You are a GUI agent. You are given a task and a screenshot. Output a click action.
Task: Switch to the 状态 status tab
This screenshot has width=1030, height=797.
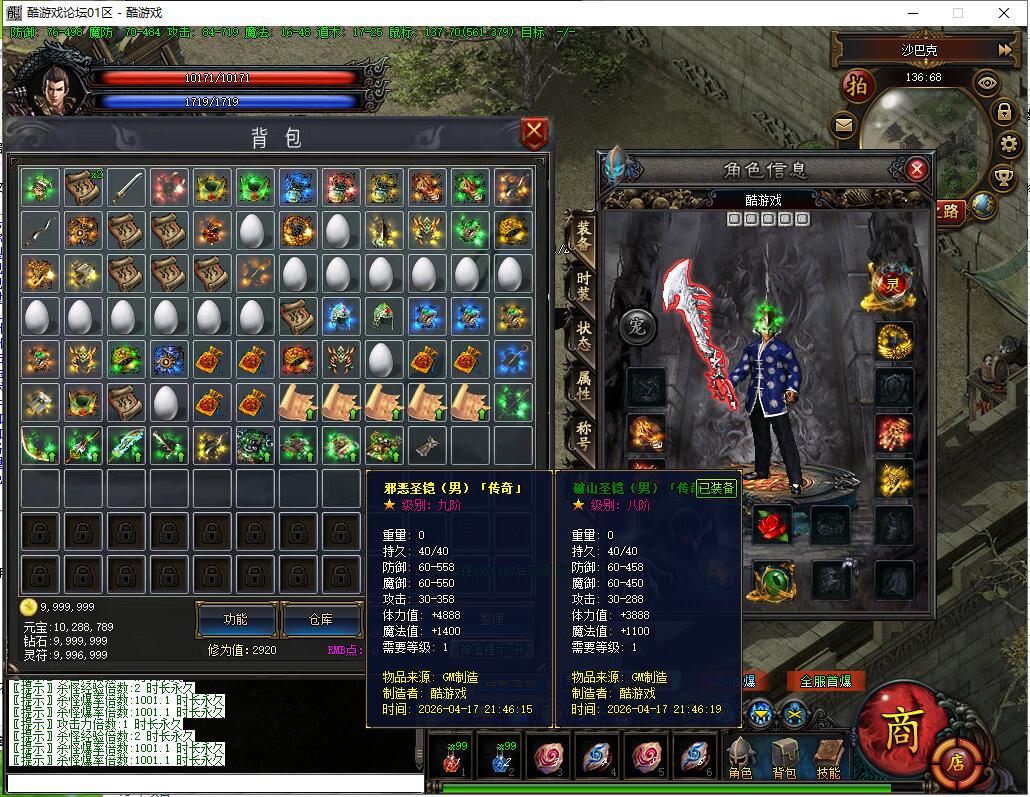point(583,335)
